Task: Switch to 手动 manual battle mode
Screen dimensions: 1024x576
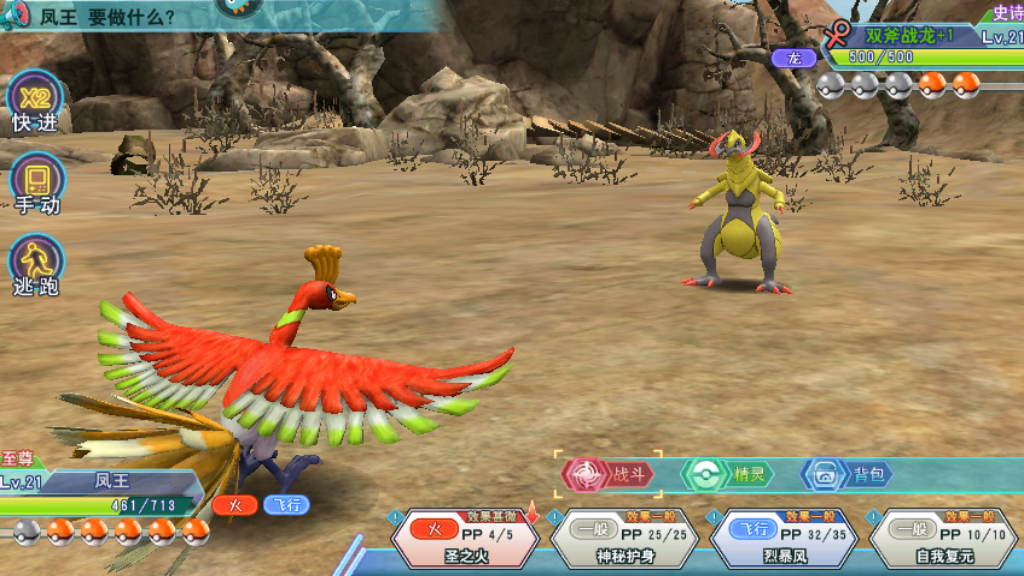Action: coord(36,185)
